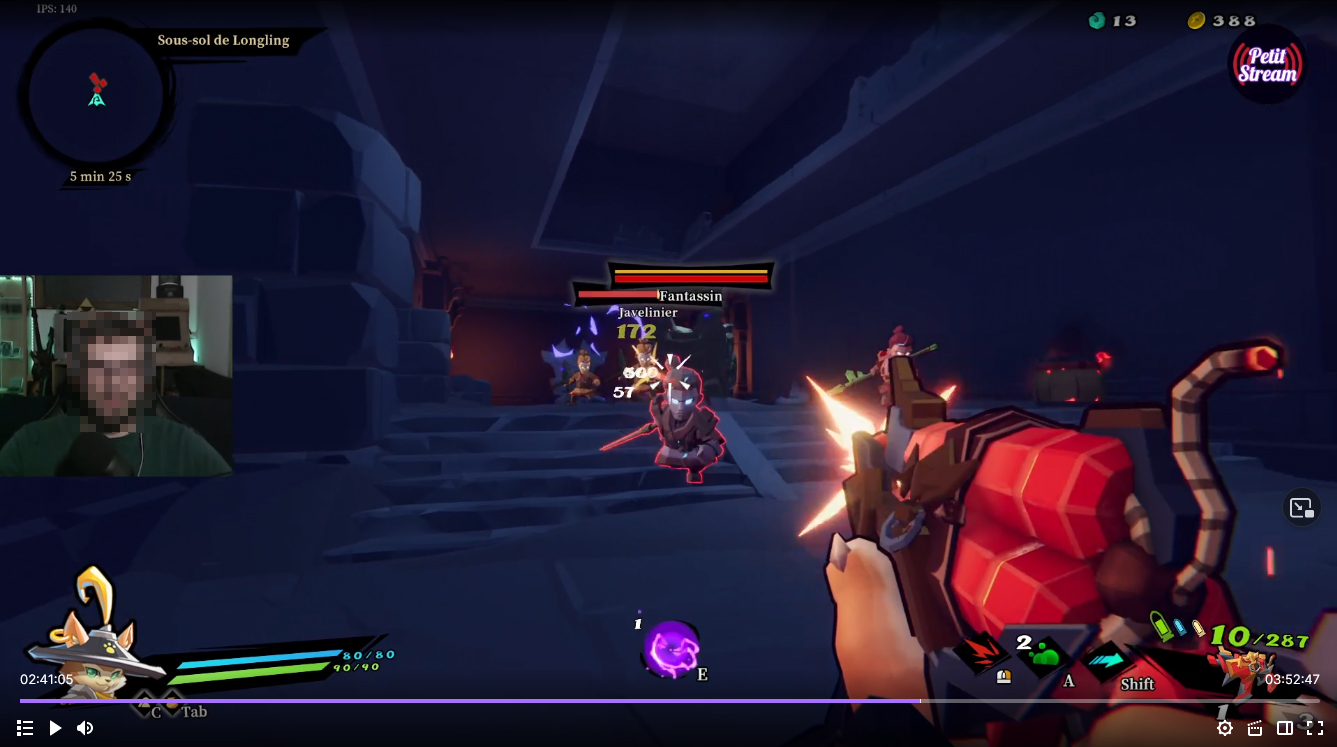Resume playback with the play button
This screenshot has width=1337, height=747.
pos(55,728)
